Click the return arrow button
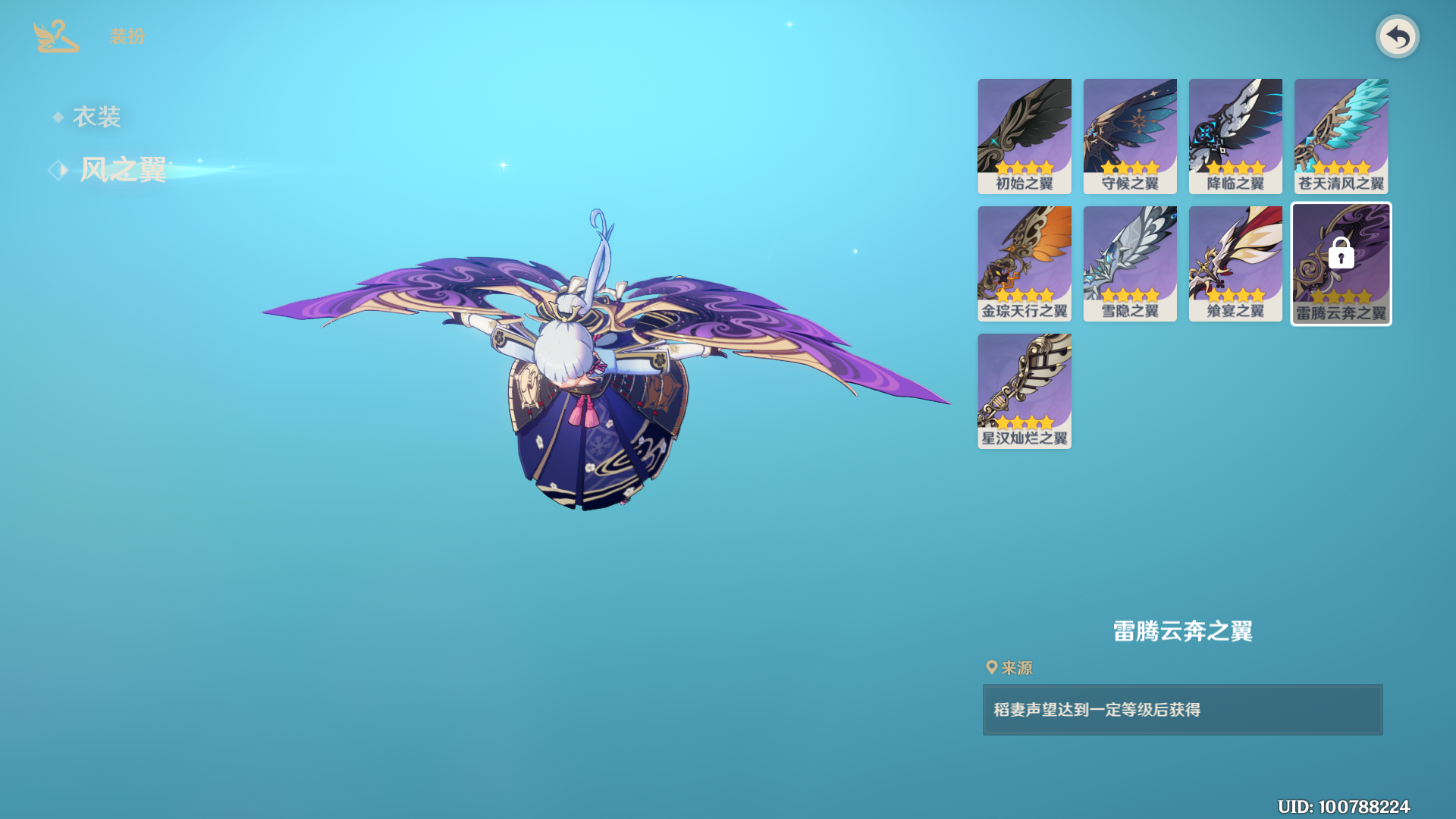 coord(1397,36)
